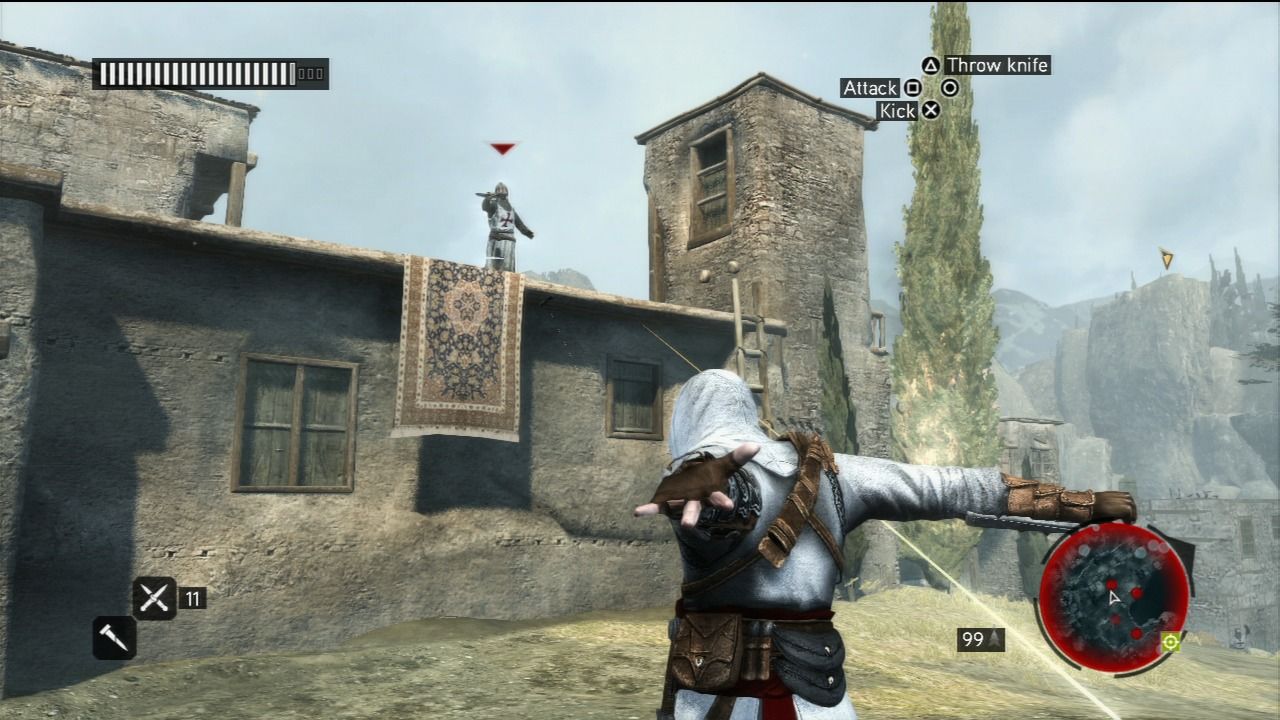The image size is (1280, 720).
Task: Toggle the Kick action prompt
Action: pyautogui.click(x=898, y=110)
